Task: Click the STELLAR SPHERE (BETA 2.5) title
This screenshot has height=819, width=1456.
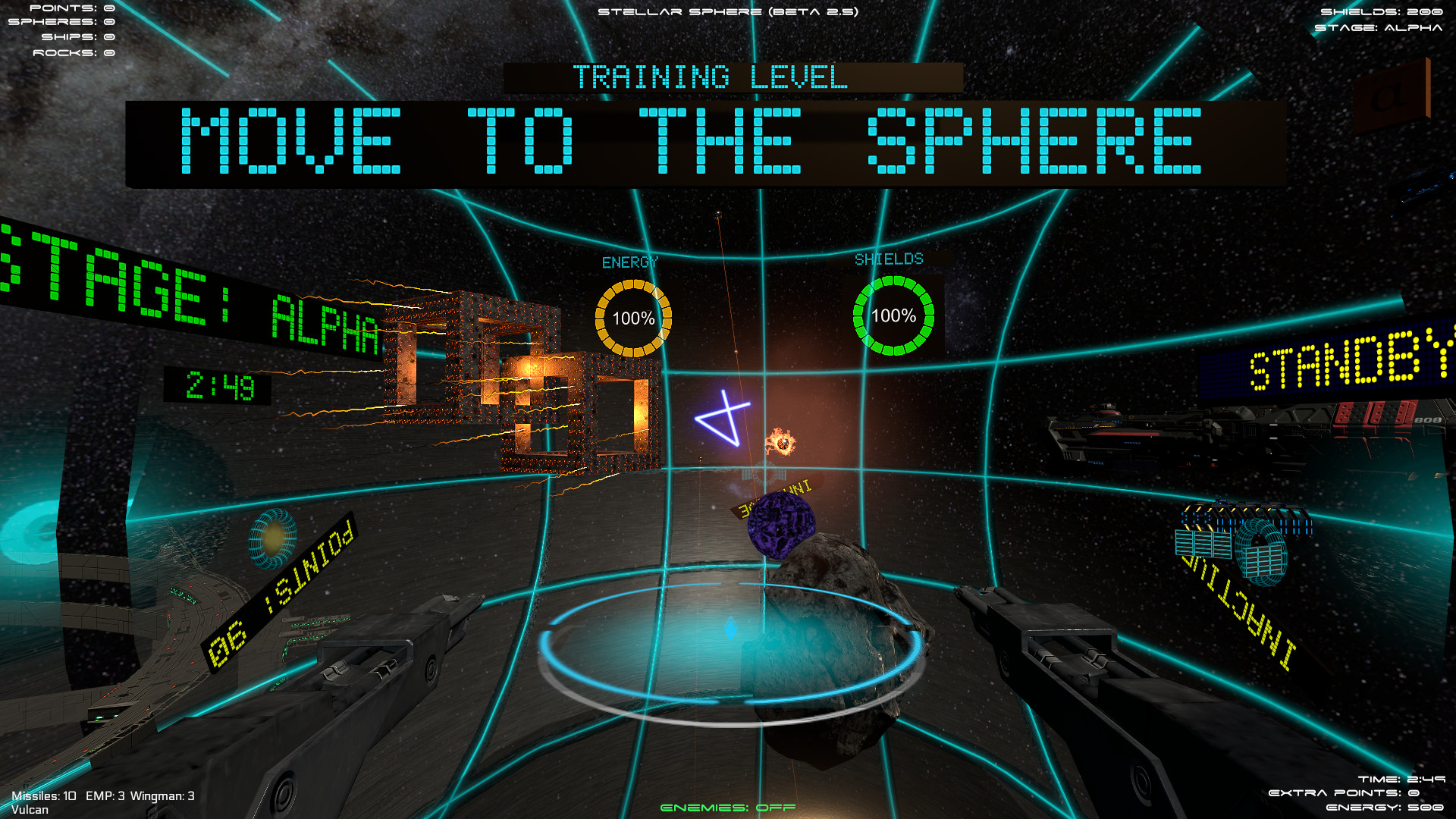Action: click(728, 11)
